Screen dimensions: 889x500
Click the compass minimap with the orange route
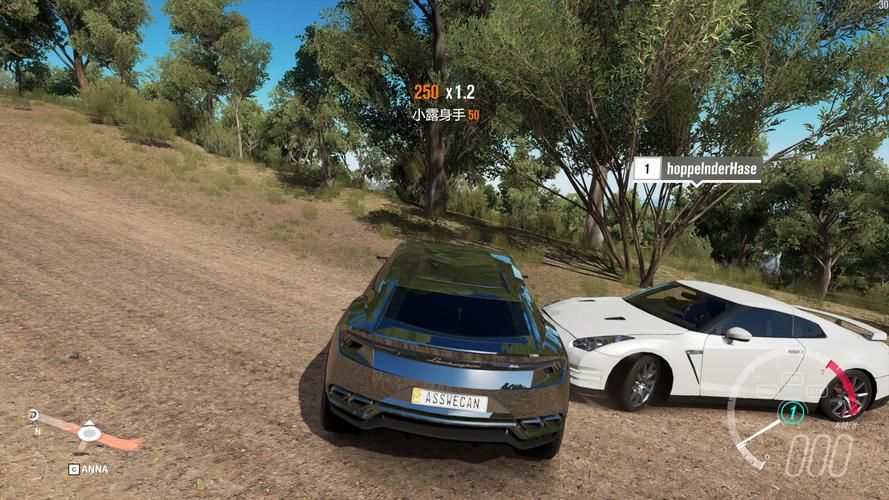(x=88, y=431)
